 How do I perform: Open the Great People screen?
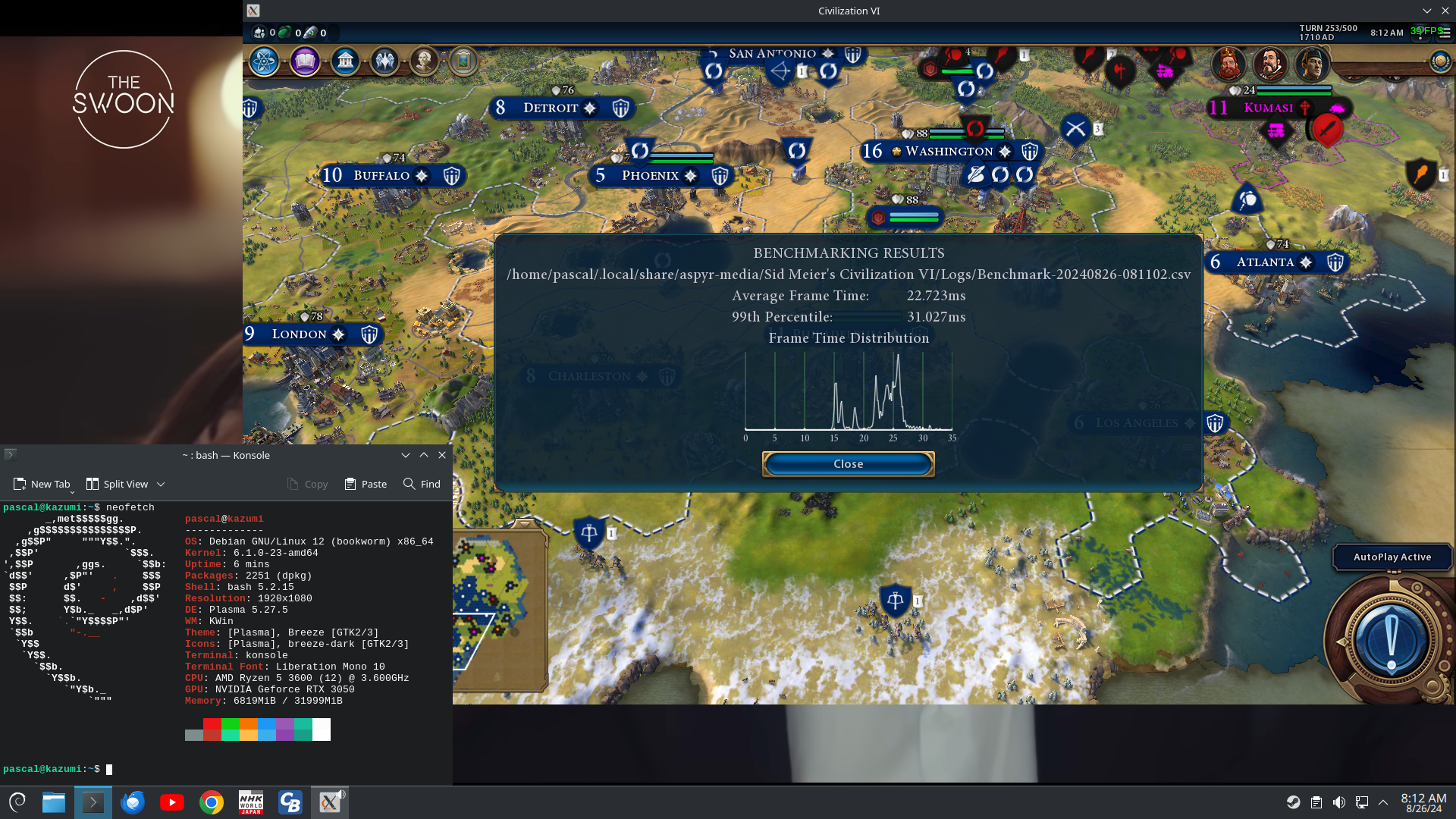coord(425,61)
